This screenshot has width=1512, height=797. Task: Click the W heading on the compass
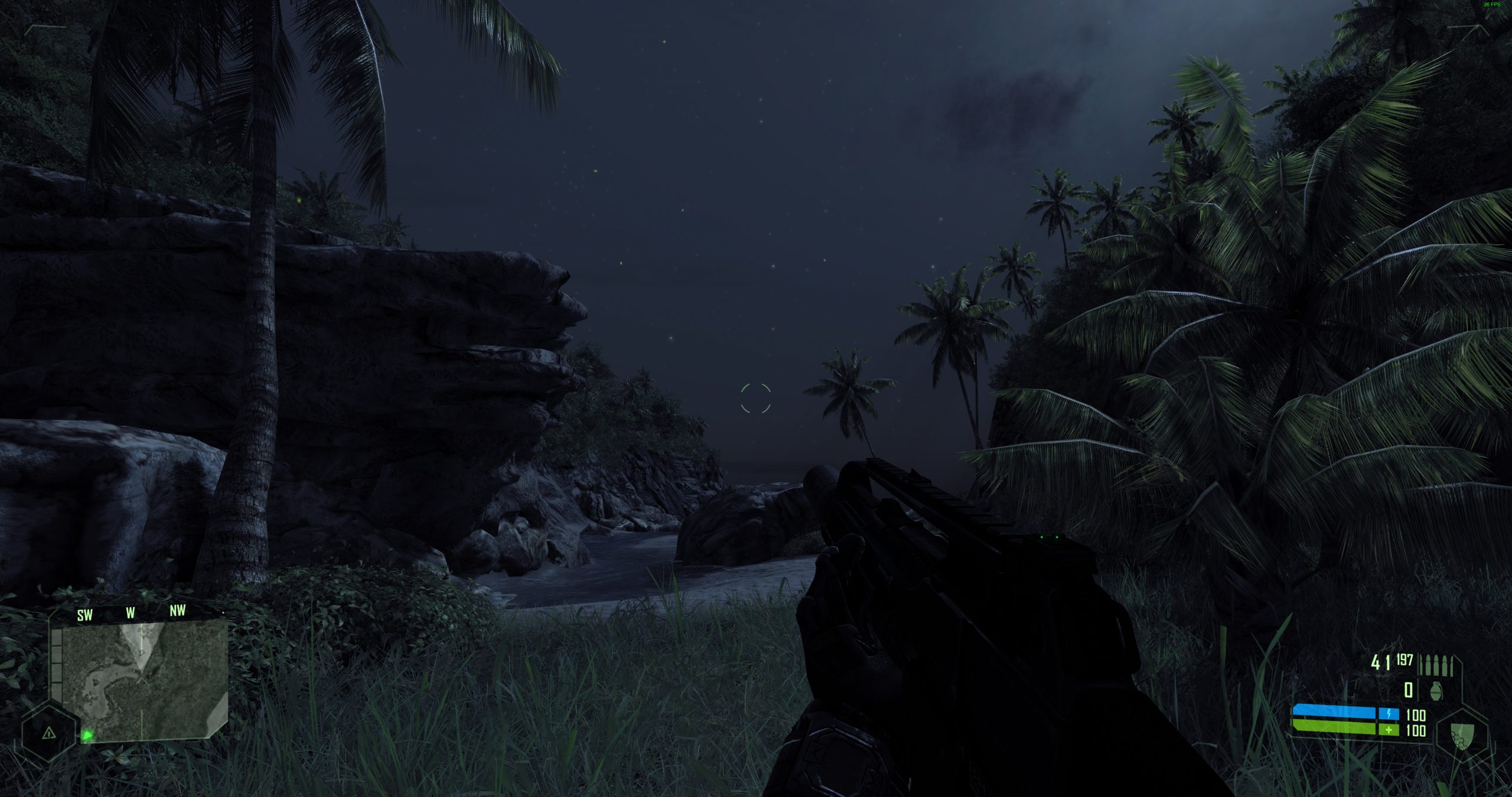[x=131, y=614]
